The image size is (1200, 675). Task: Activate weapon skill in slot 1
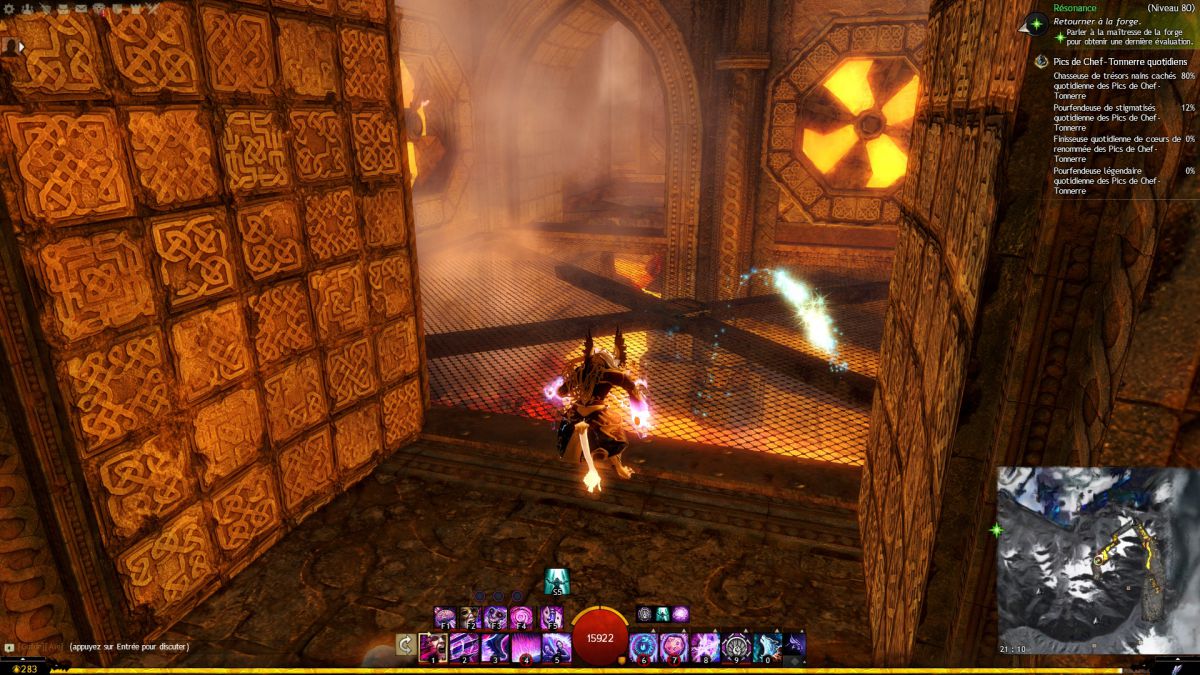coord(434,646)
